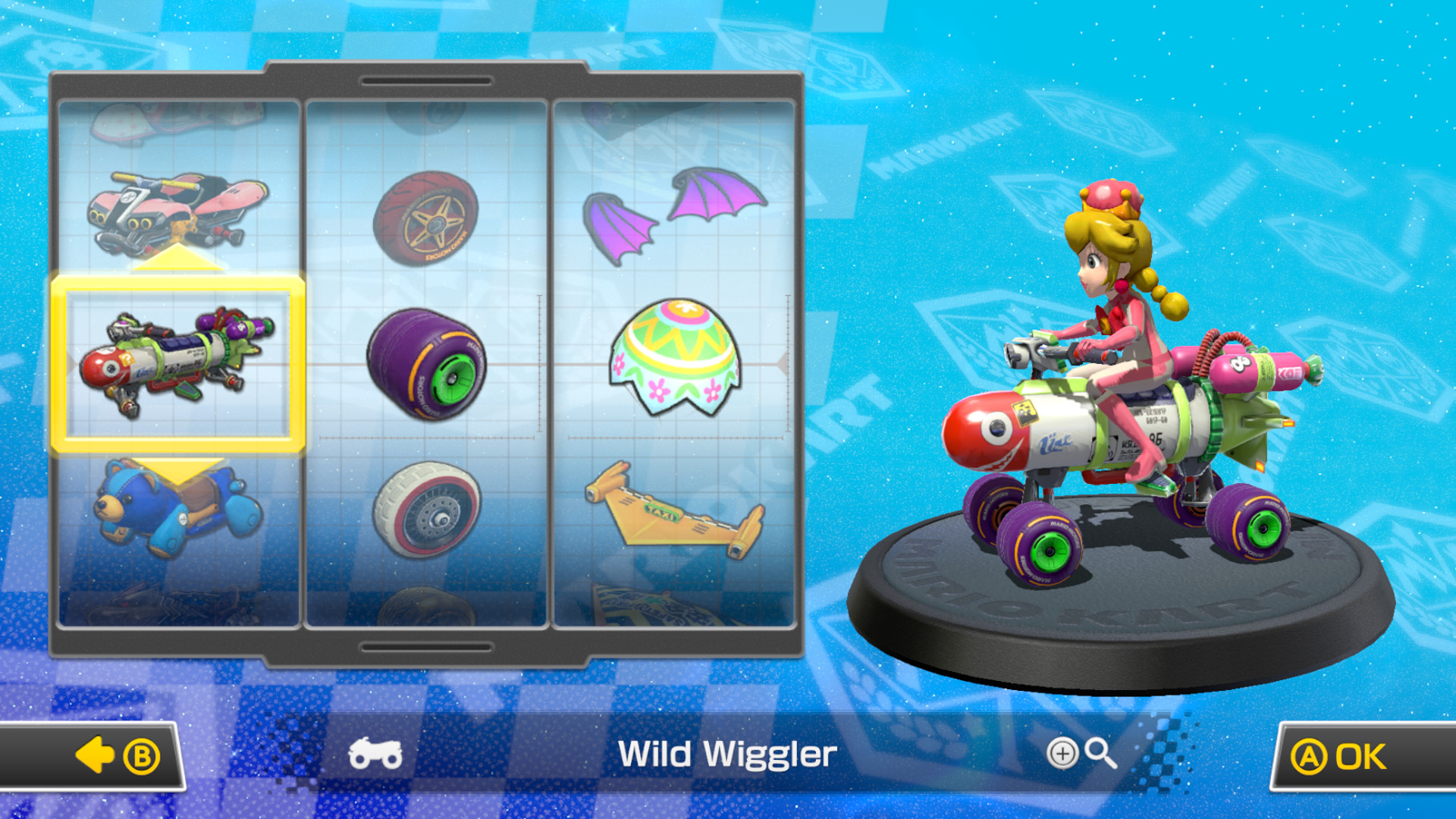Click the Wild Wiggler name label
The height and width of the screenshot is (819, 1456).
pyautogui.click(x=726, y=753)
